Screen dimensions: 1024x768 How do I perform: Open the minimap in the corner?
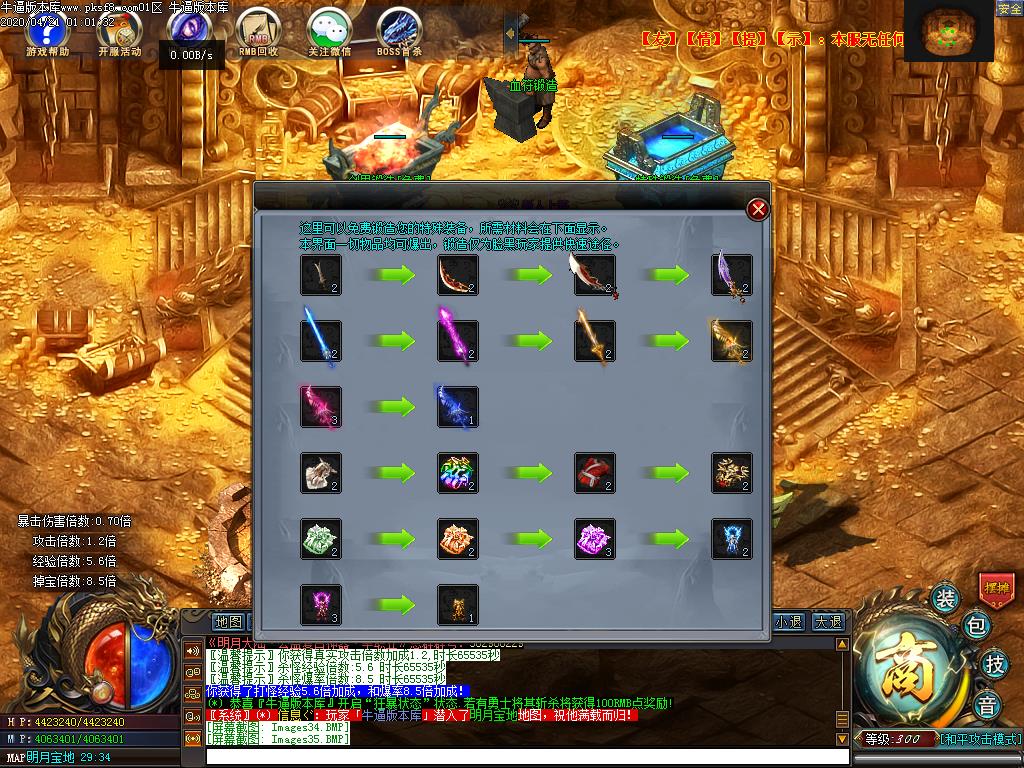click(948, 33)
